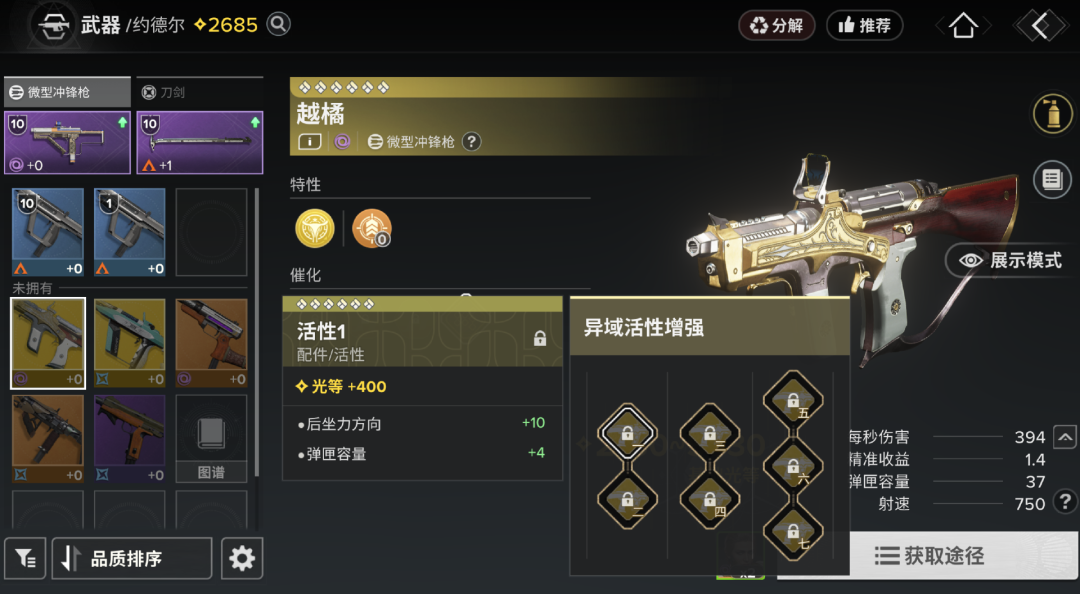Go to the home screen
The width and height of the screenshot is (1080, 594).
[x=963, y=27]
